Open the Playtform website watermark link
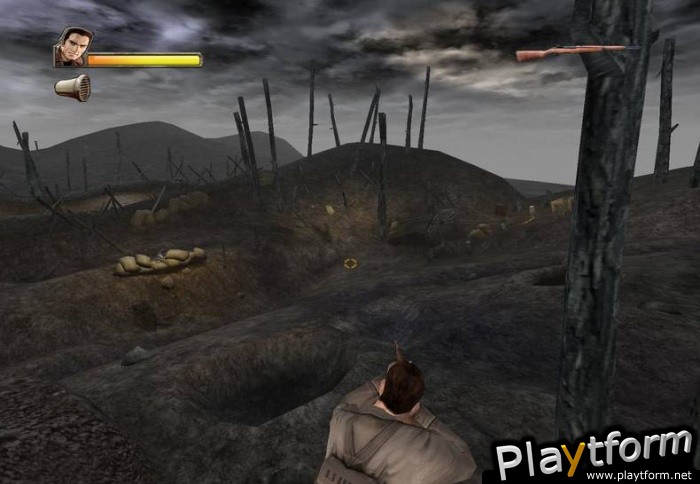The width and height of the screenshot is (700, 484). coord(594,458)
